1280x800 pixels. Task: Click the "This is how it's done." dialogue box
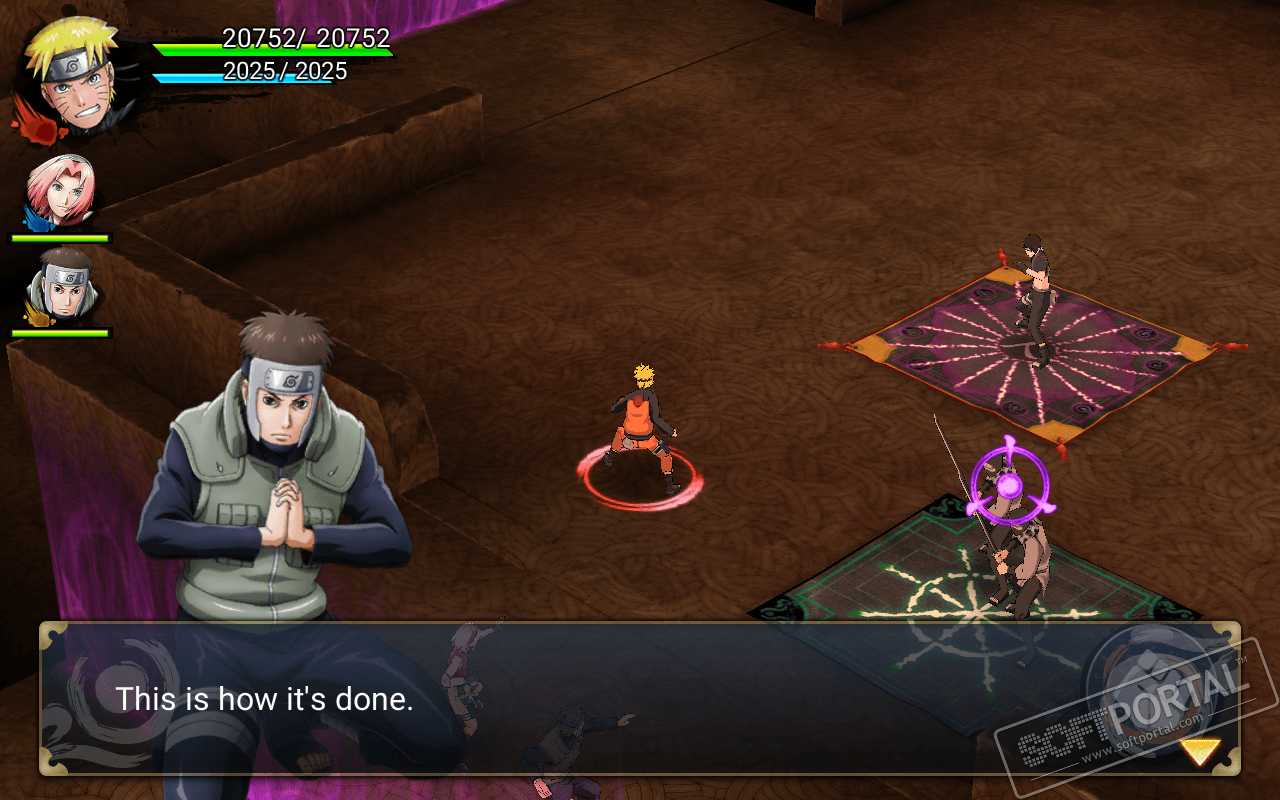(640, 698)
